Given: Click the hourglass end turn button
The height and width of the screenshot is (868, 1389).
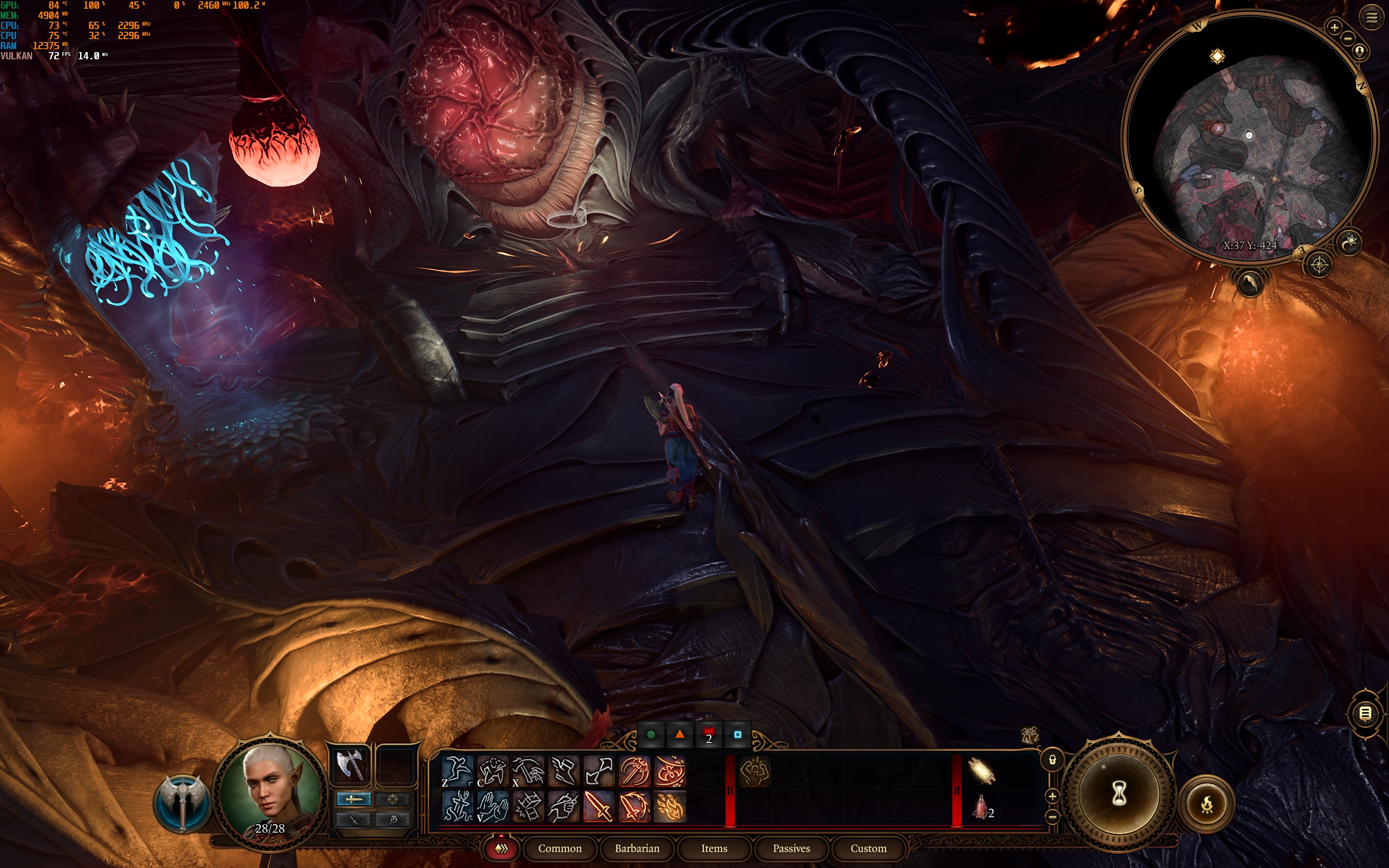Looking at the screenshot, I should 1118,794.
